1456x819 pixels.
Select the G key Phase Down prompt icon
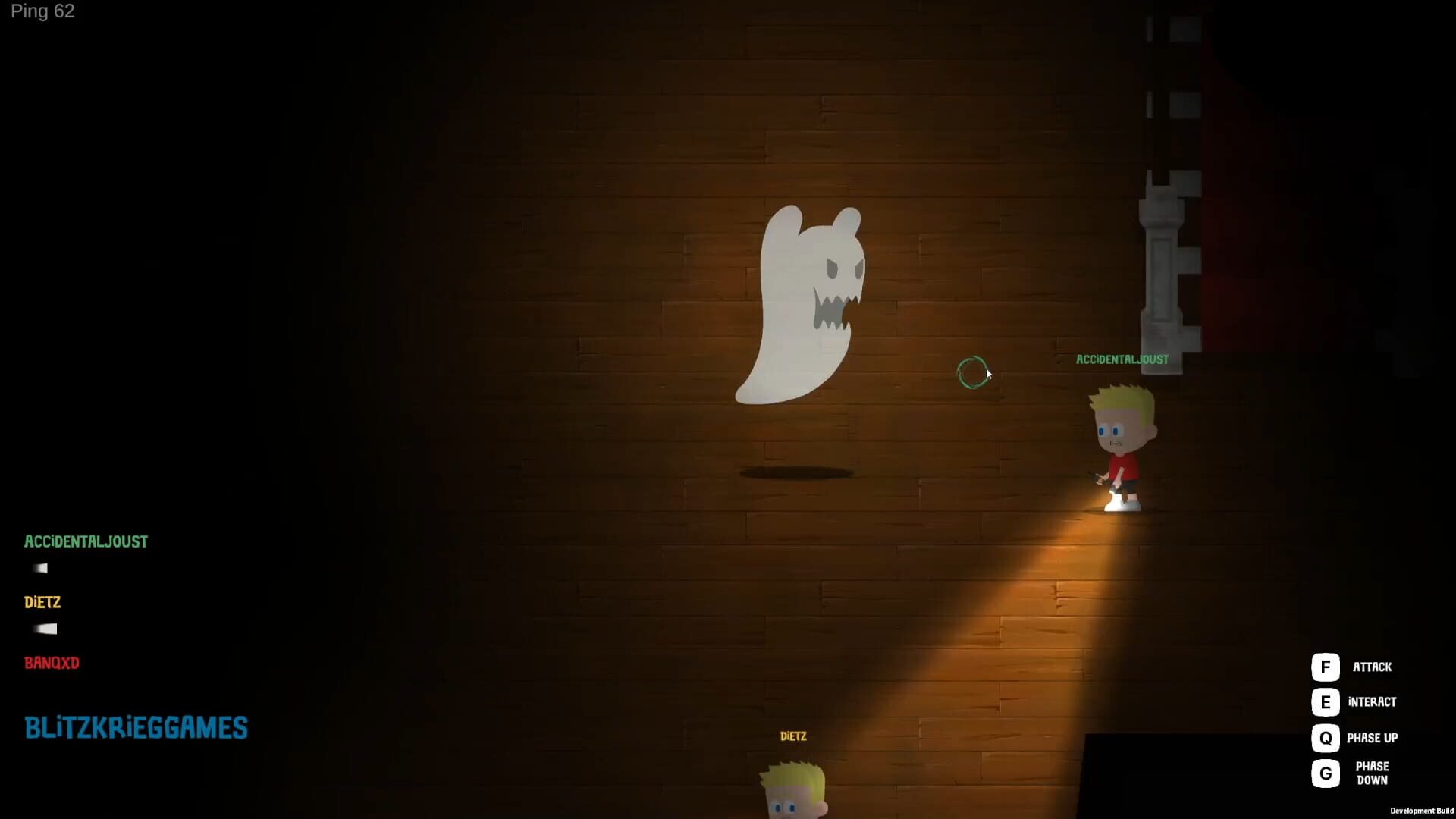(1325, 773)
